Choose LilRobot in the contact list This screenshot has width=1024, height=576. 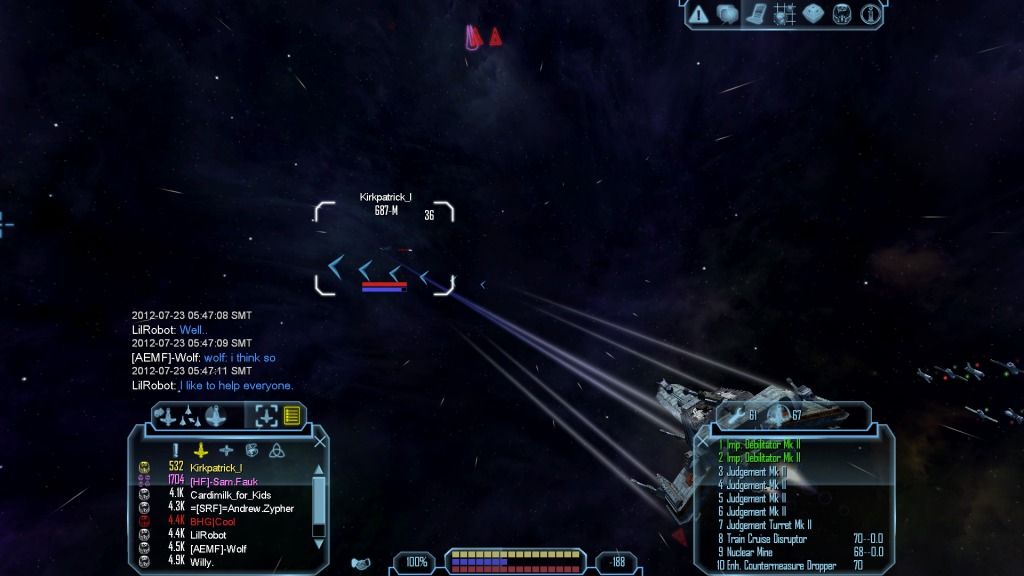pos(211,535)
